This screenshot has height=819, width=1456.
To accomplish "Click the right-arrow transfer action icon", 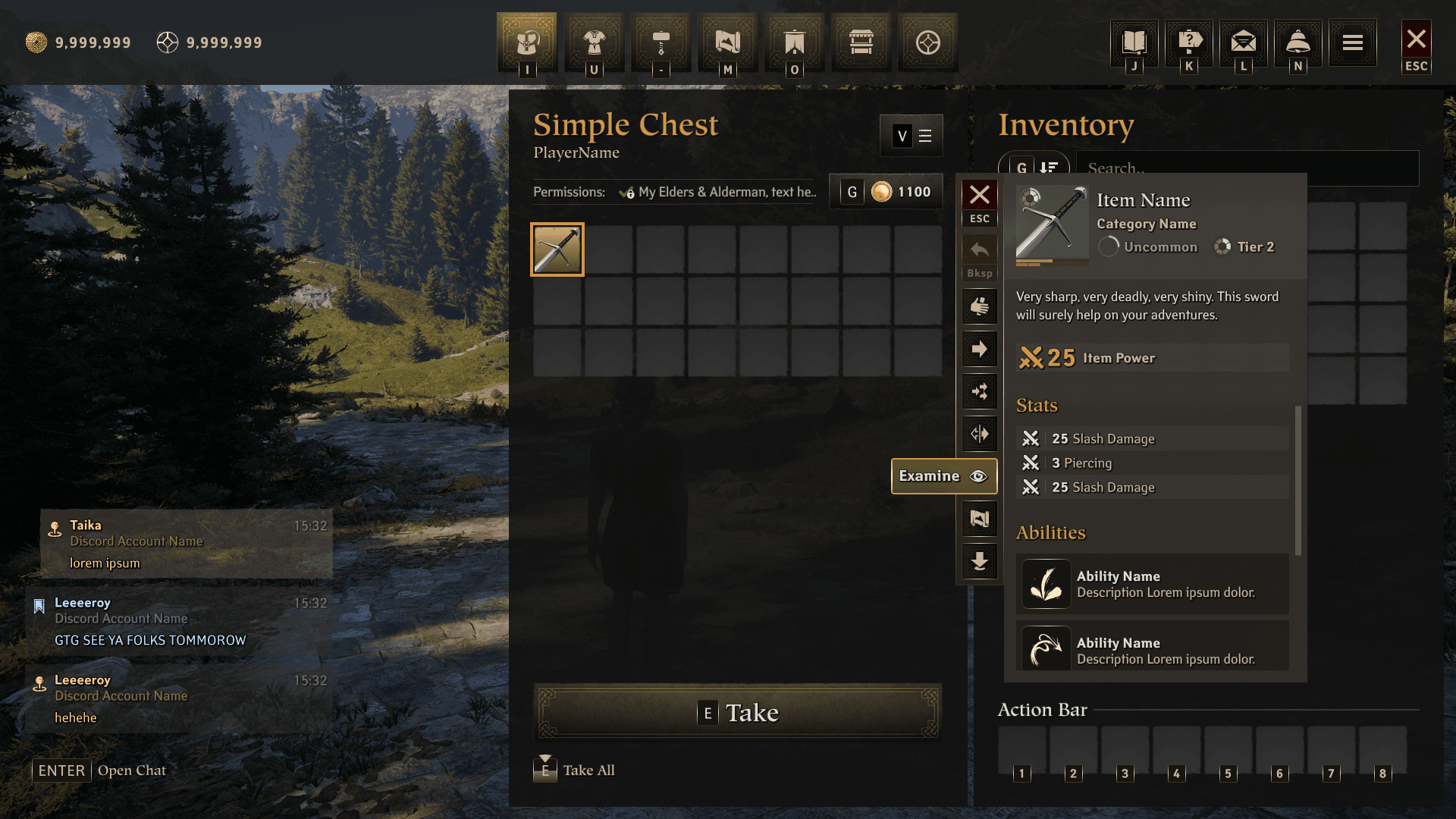I will coord(979,350).
